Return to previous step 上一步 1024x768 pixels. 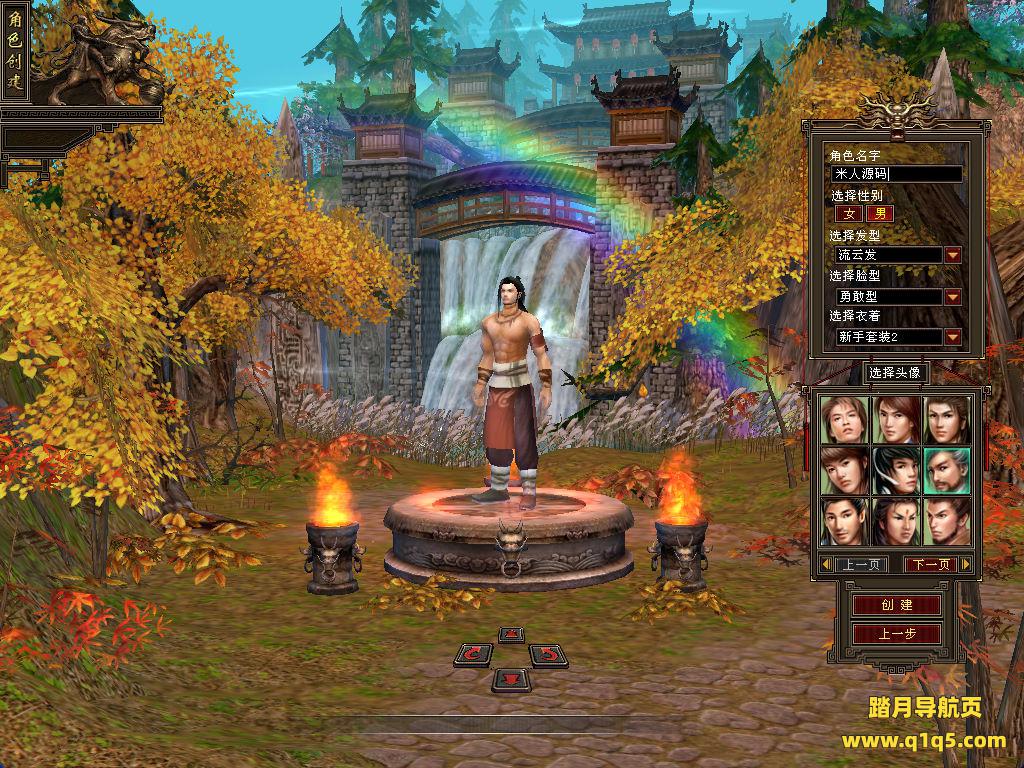tap(896, 633)
